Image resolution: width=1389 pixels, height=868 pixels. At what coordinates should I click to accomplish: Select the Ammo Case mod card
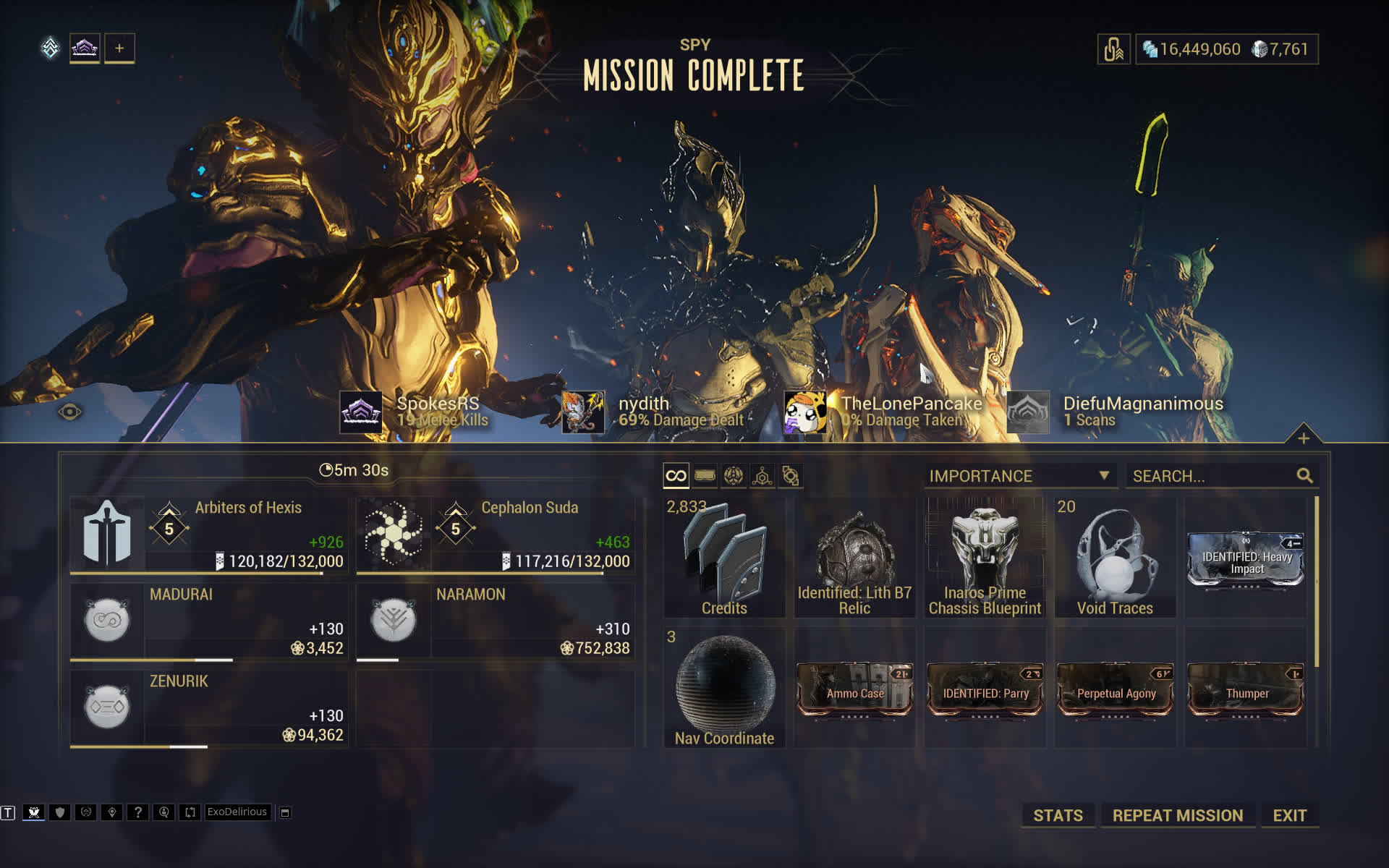pos(854,691)
